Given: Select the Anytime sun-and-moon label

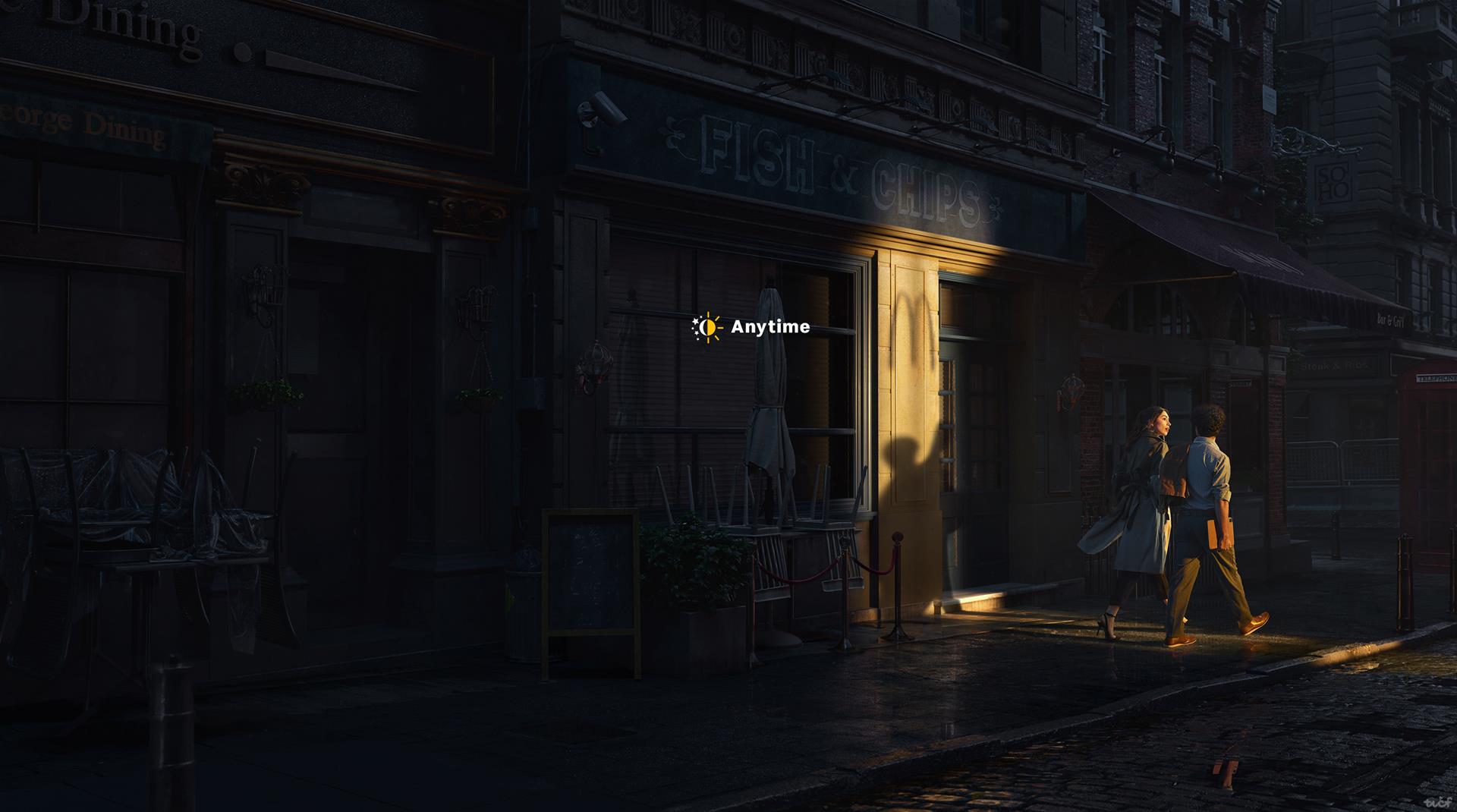Looking at the screenshot, I should click(x=751, y=327).
